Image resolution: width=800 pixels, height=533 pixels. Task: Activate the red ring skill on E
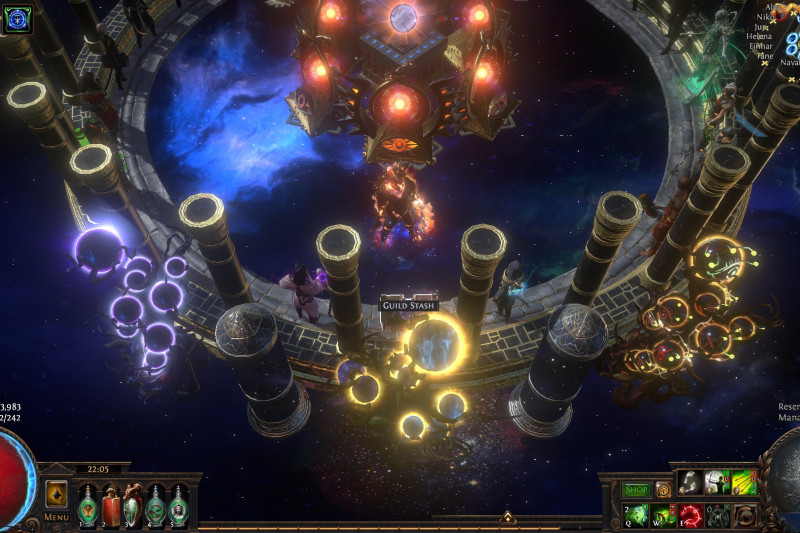pos(691,515)
